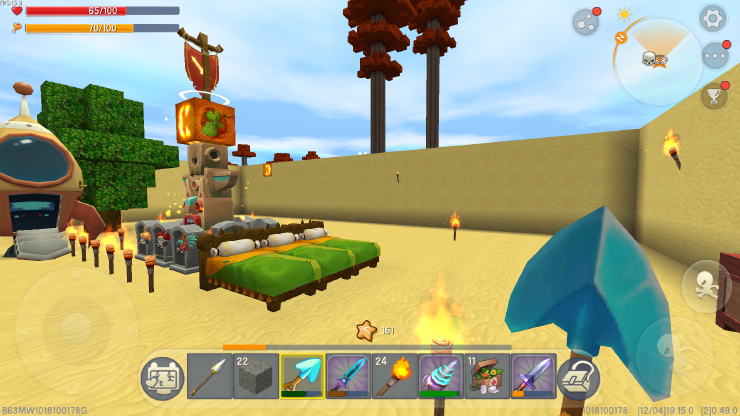Image resolution: width=740 pixels, height=416 pixels.
Task: Select the stone block stack slot
Action: tap(255, 377)
